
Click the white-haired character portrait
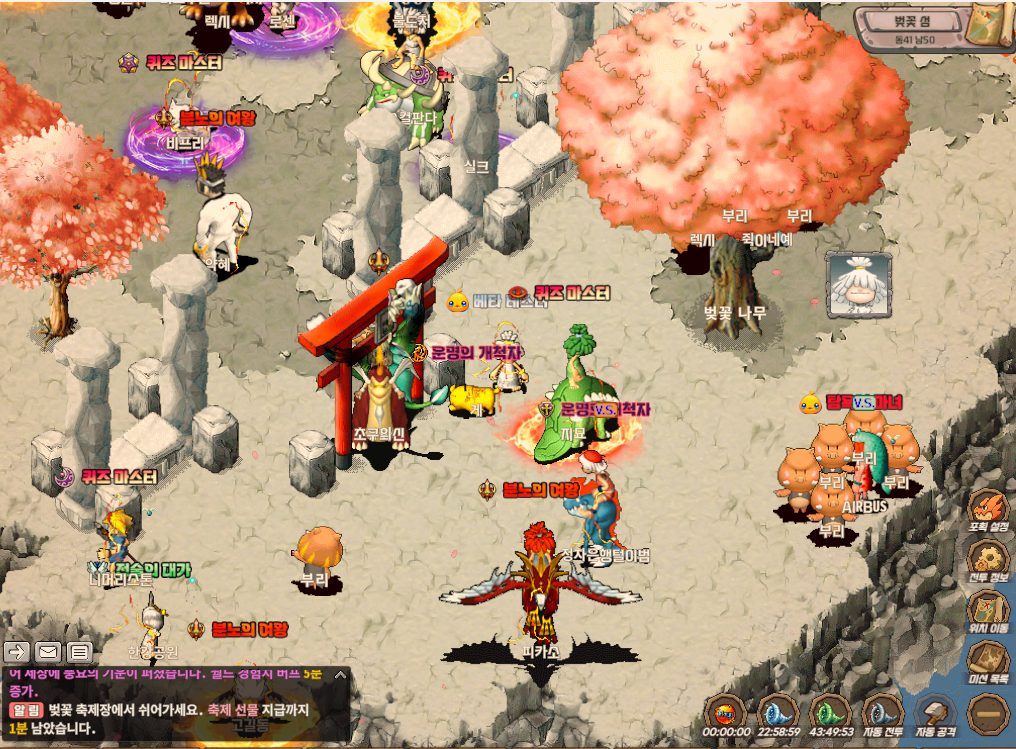click(855, 281)
